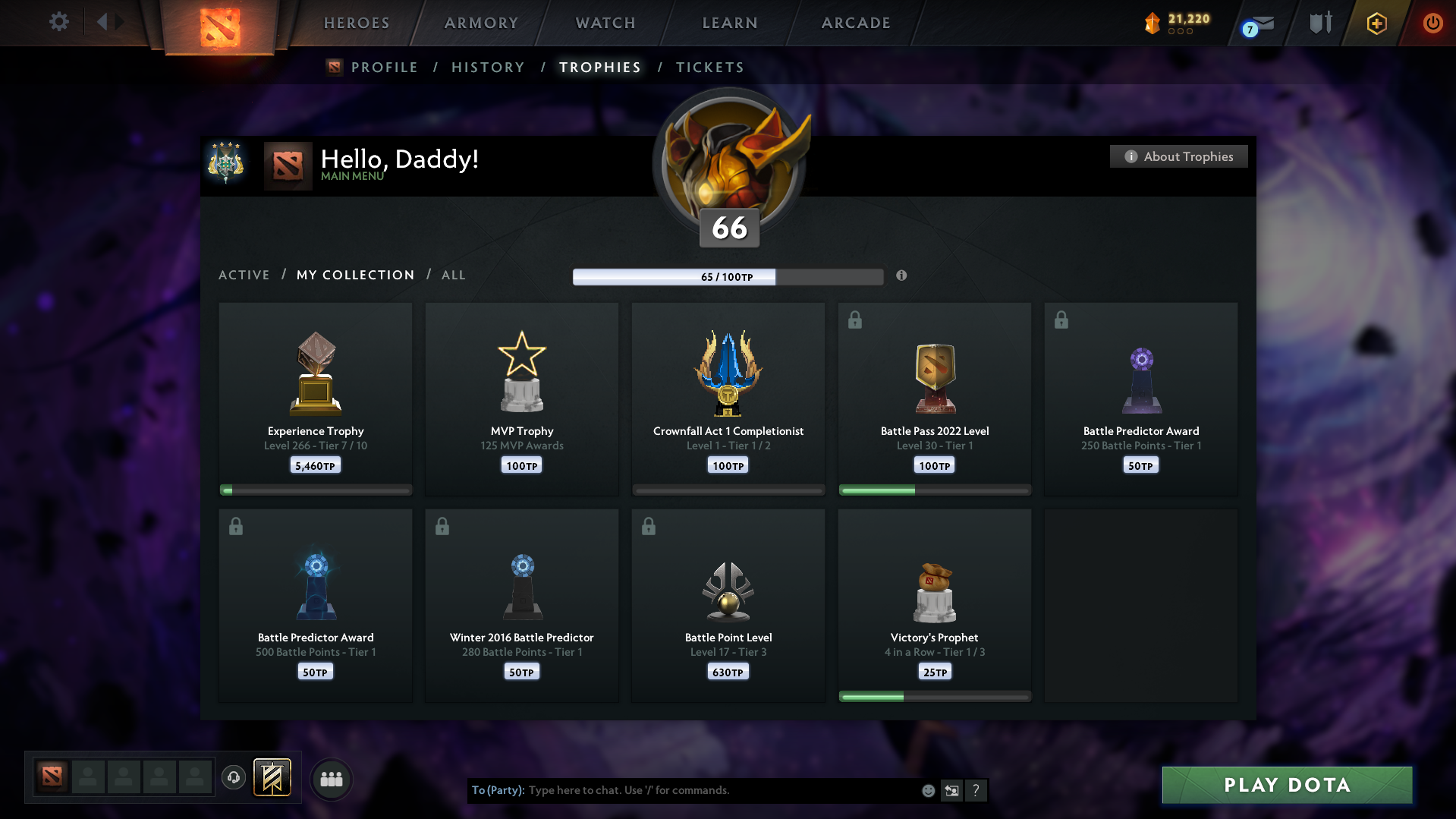Open the ARCADE menu item
The height and width of the screenshot is (819, 1456).
click(x=855, y=23)
